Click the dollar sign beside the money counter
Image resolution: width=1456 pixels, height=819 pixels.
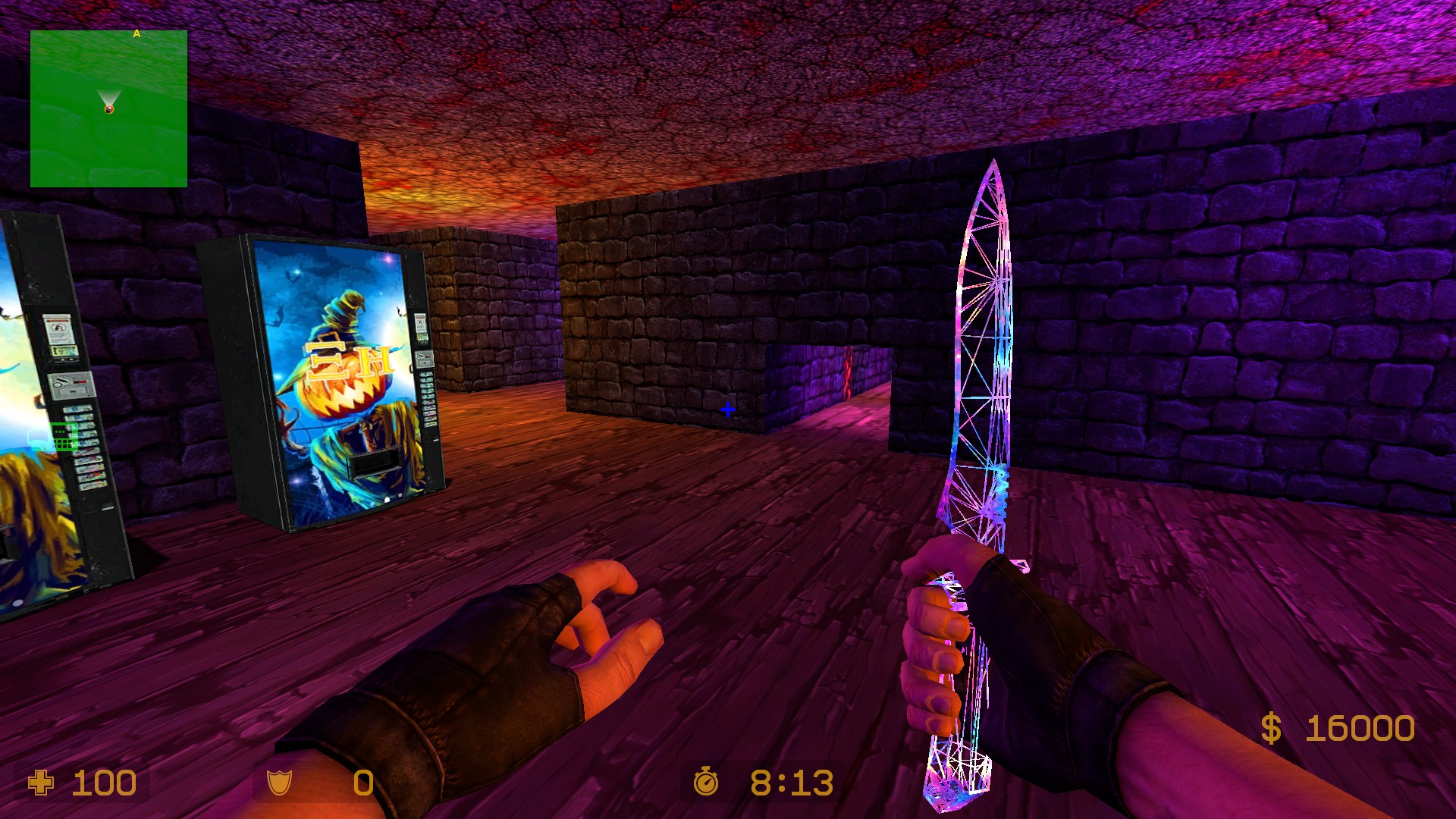coord(1273,728)
